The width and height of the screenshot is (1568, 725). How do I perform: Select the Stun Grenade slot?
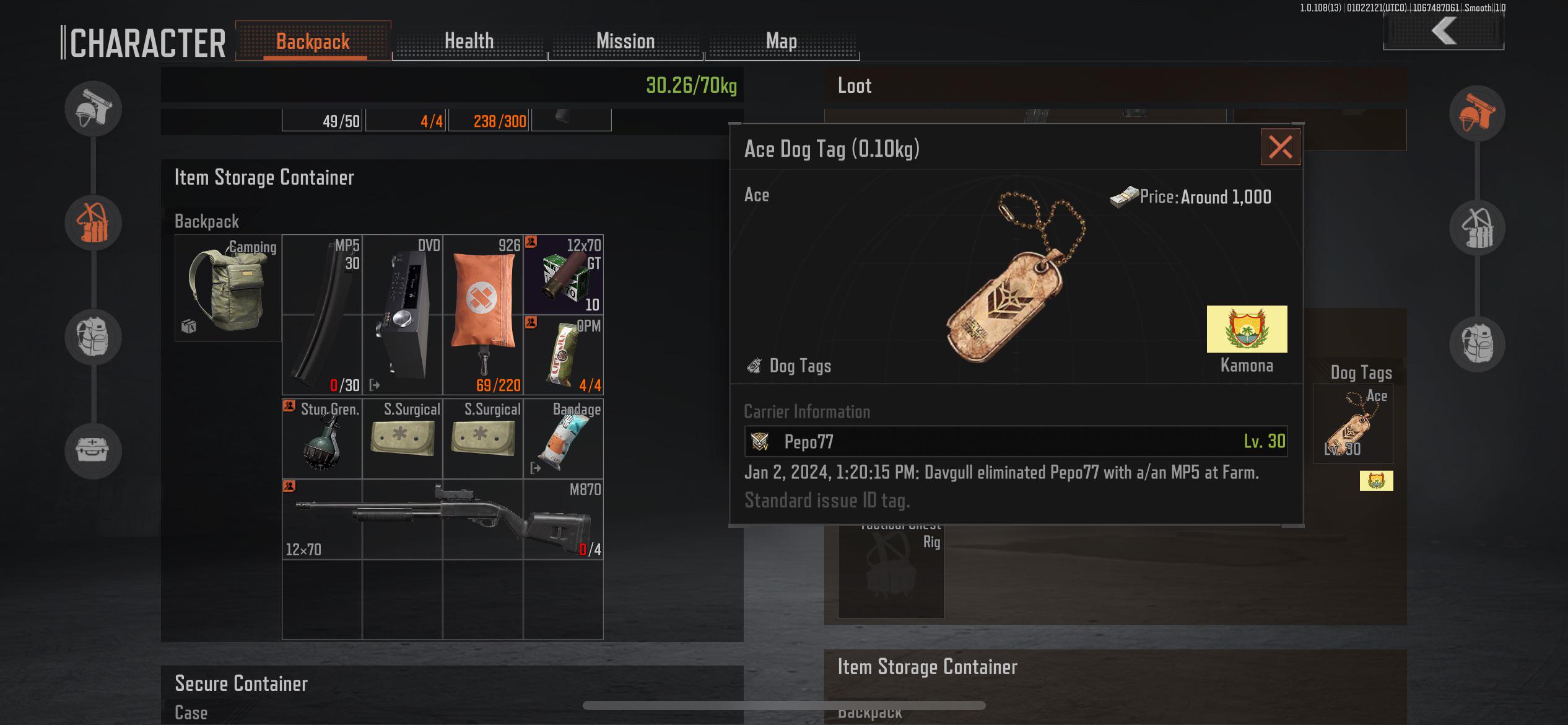pyautogui.click(x=322, y=439)
